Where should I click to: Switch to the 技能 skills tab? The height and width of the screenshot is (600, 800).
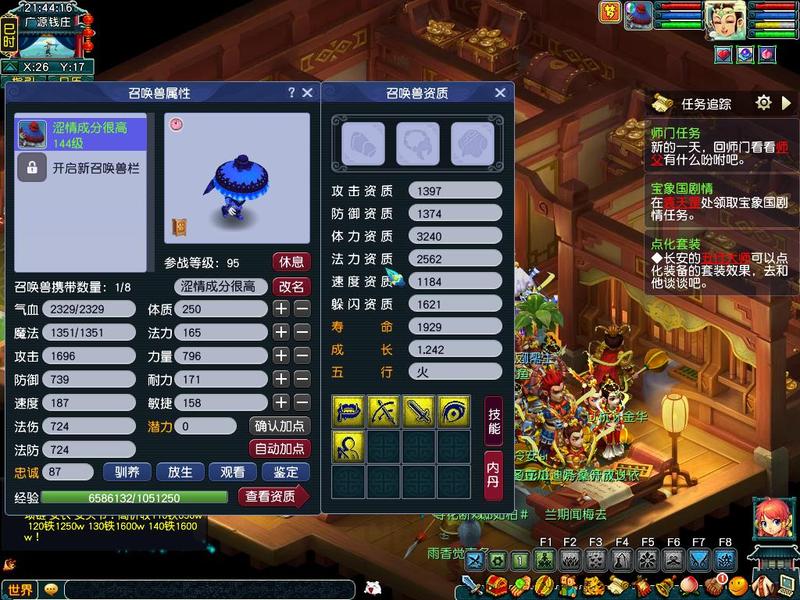(x=493, y=421)
